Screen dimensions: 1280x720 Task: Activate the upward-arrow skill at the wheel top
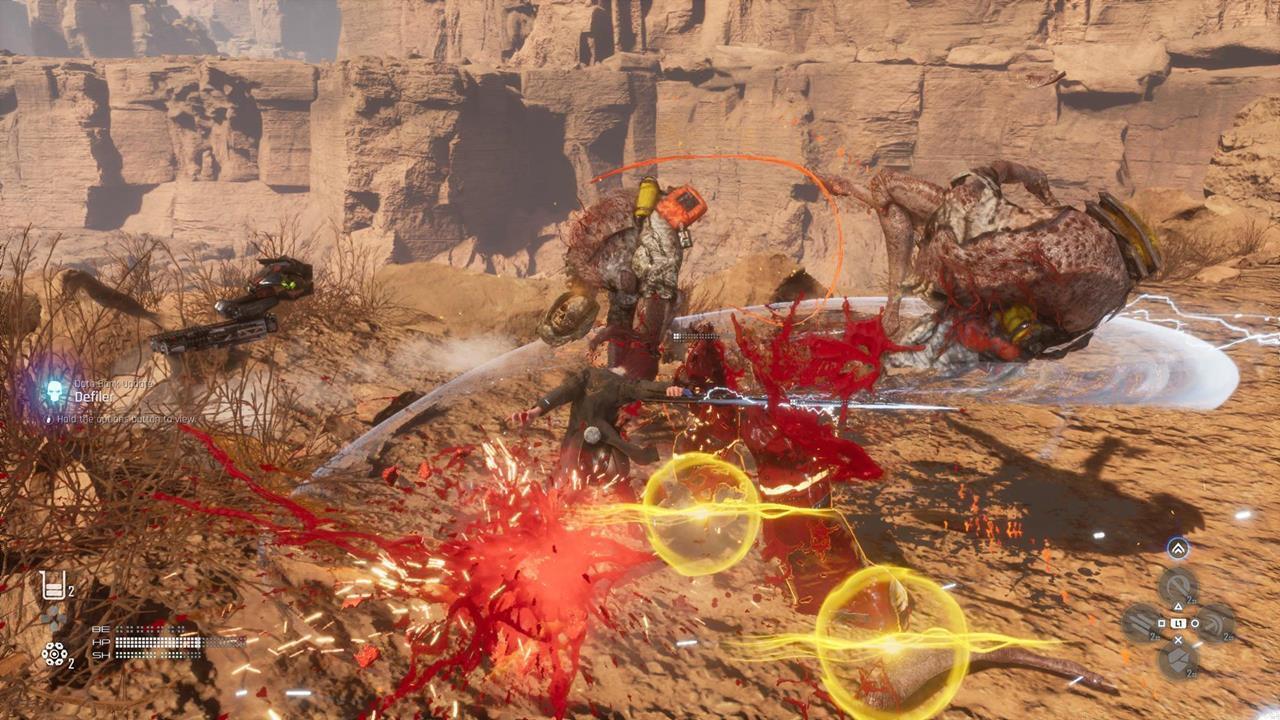tap(1178, 548)
